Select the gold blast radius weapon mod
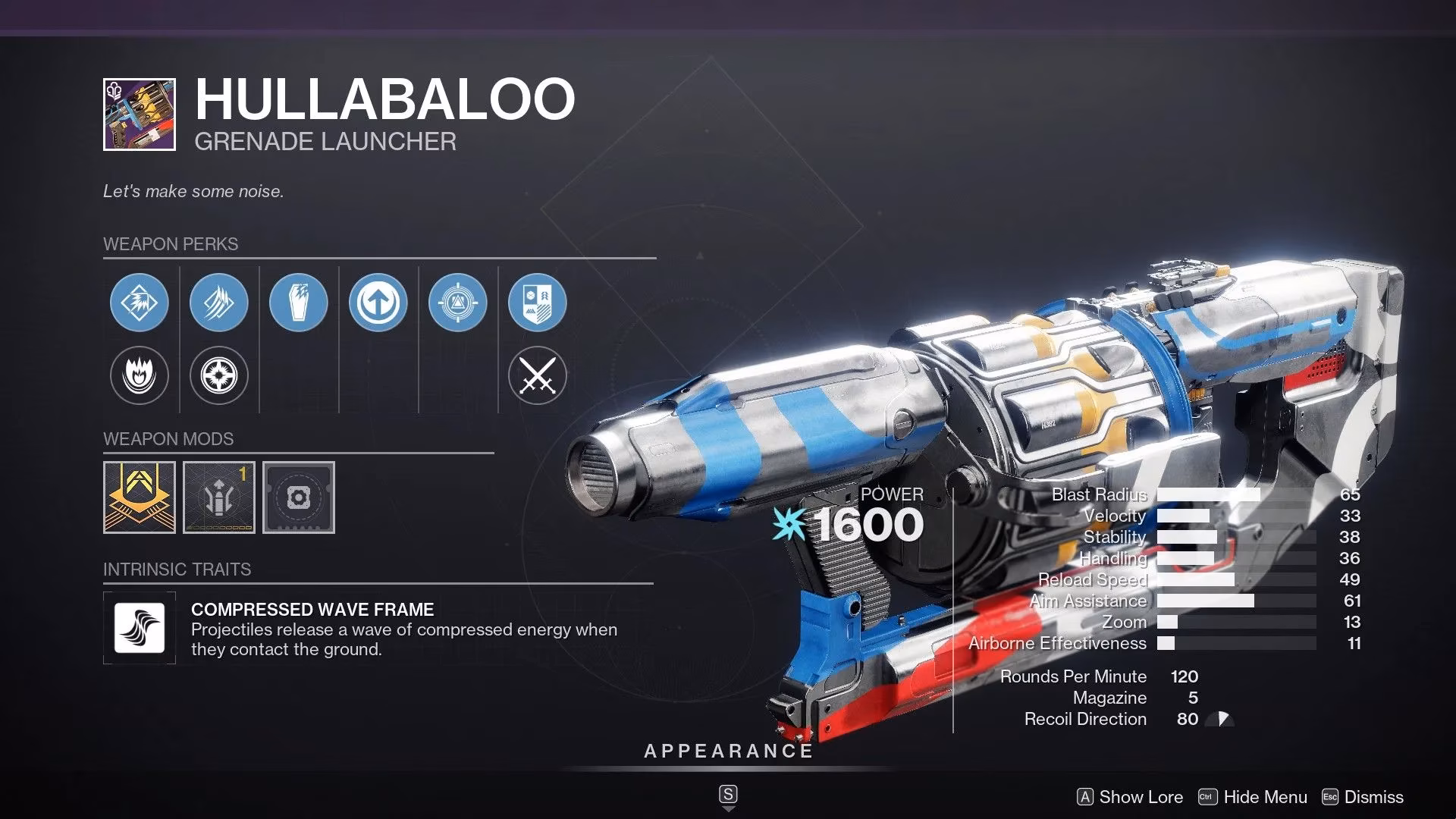The image size is (1456, 819). pyautogui.click(x=139, y=497)
